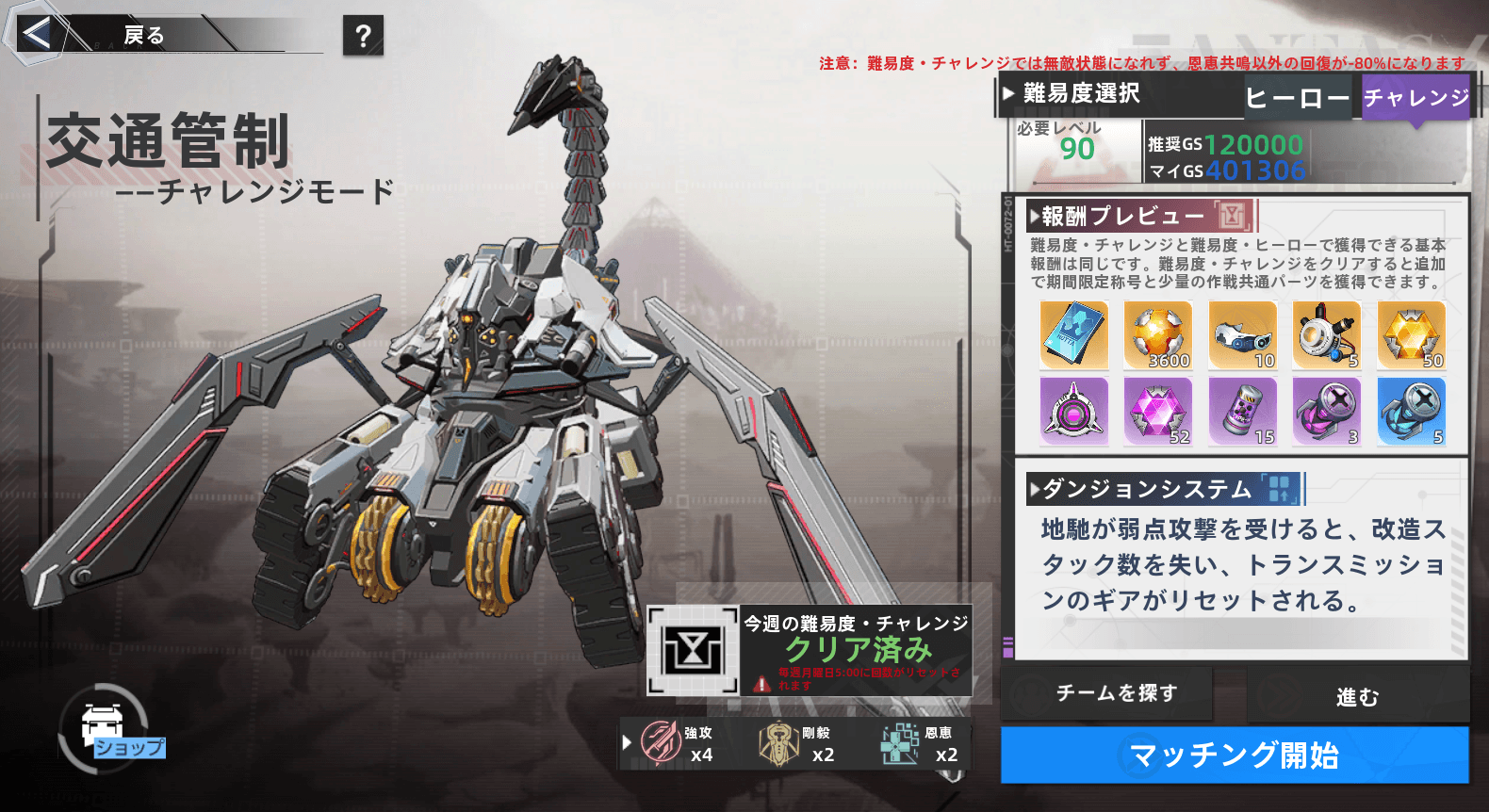Click the チームを探す button

coord(1117,693)
